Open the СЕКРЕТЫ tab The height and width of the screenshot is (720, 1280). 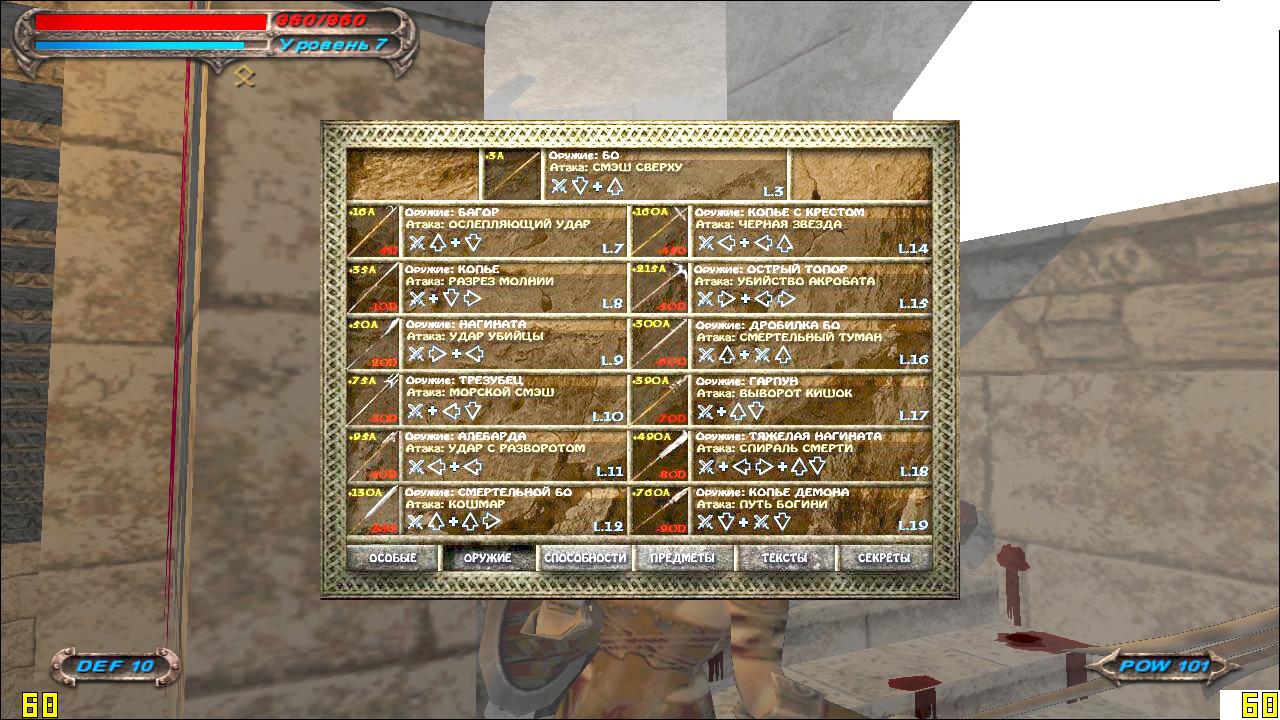coord(884,558)
